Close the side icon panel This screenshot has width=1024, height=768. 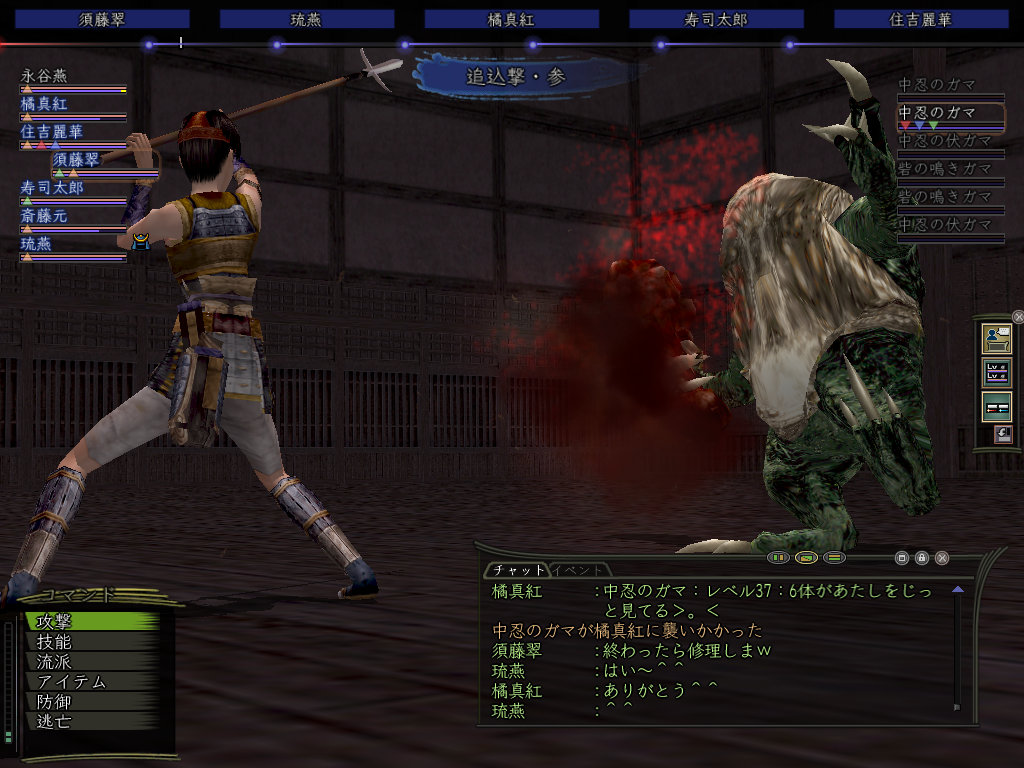pos(1018,317)
